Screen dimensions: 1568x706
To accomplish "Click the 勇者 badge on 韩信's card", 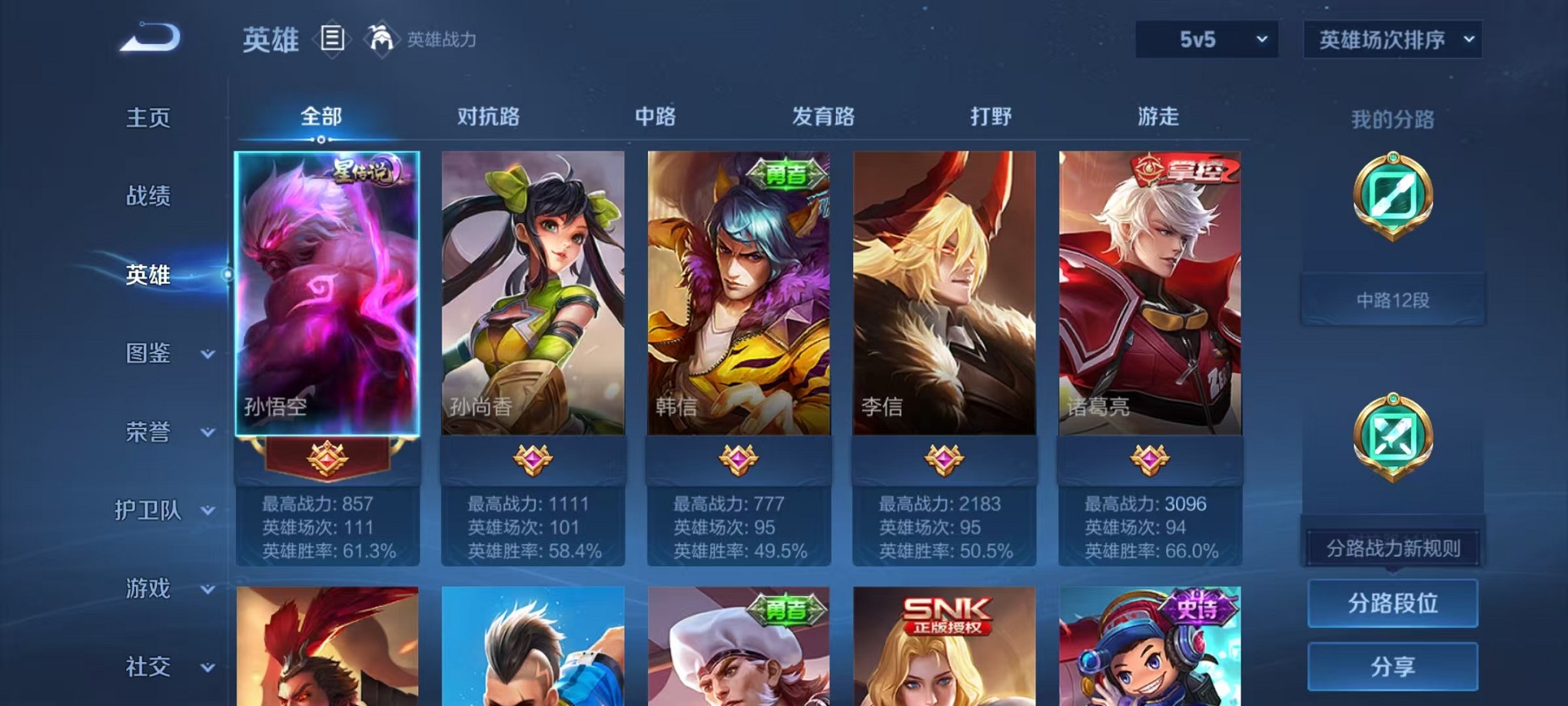I will tap(787, 175).
